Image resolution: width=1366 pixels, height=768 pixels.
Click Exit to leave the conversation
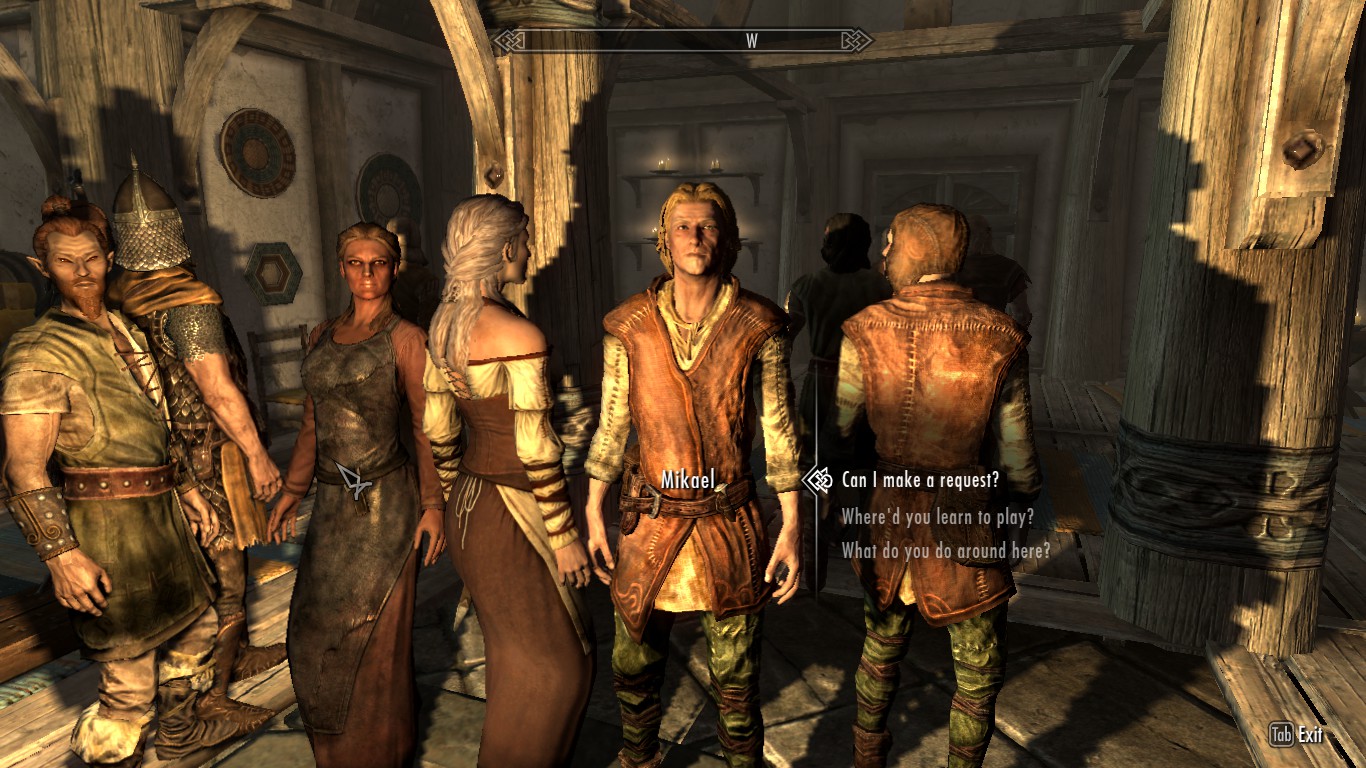coord(1309,736)
